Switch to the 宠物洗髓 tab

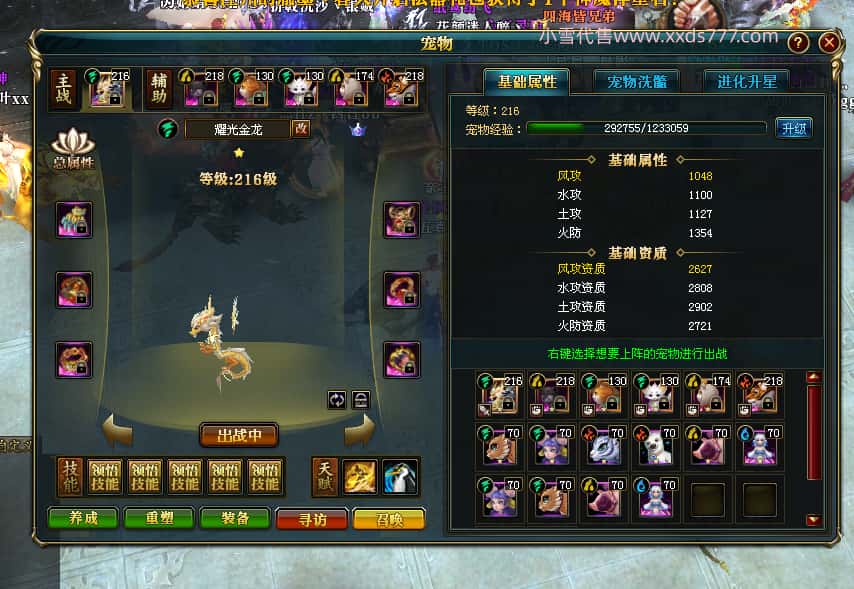pyautogui.click(x=637, y=81)
